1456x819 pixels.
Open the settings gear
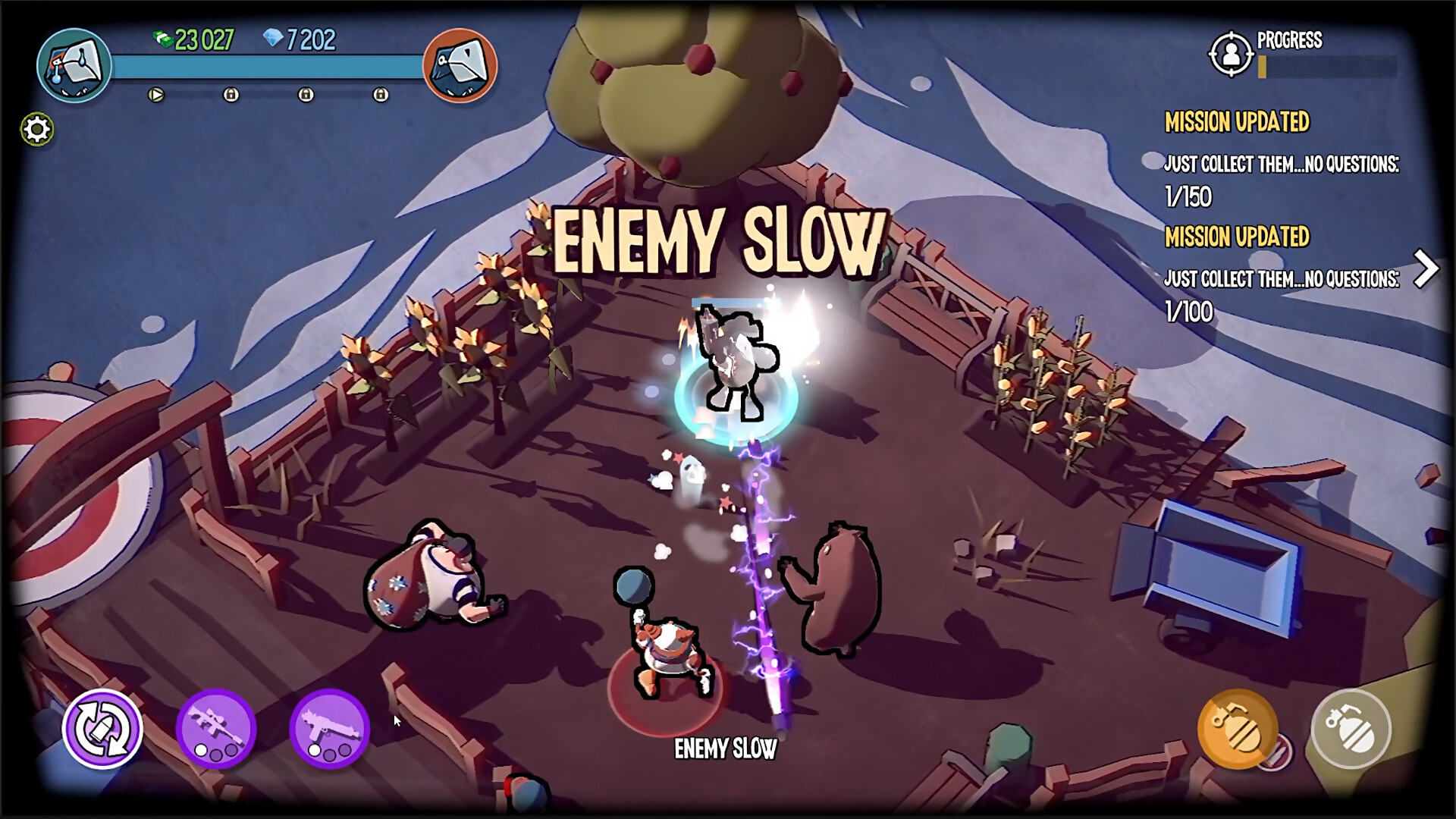tap(36, 128)
